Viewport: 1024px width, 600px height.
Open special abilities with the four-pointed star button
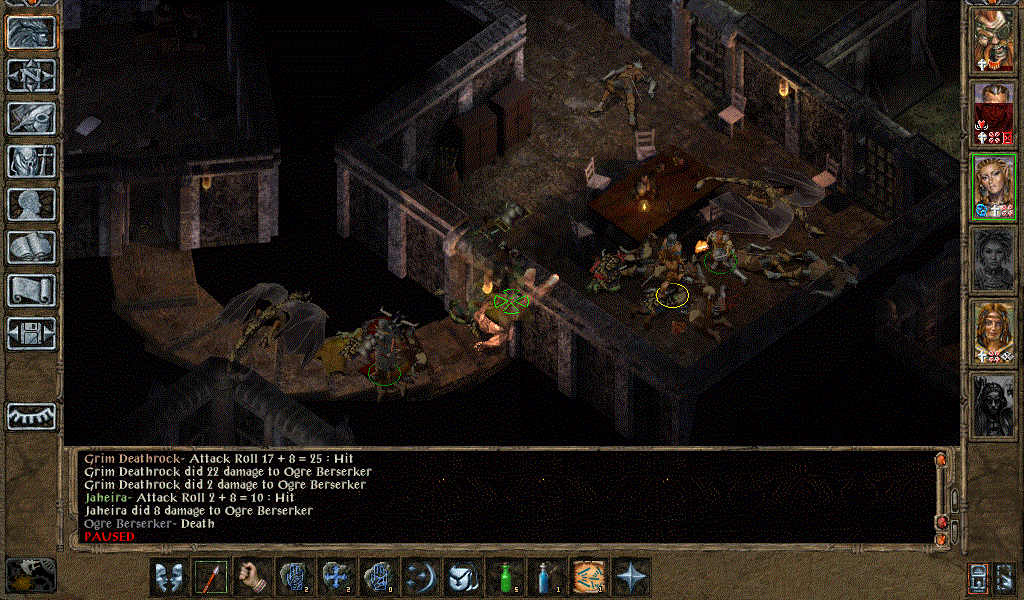pos(631,577)
